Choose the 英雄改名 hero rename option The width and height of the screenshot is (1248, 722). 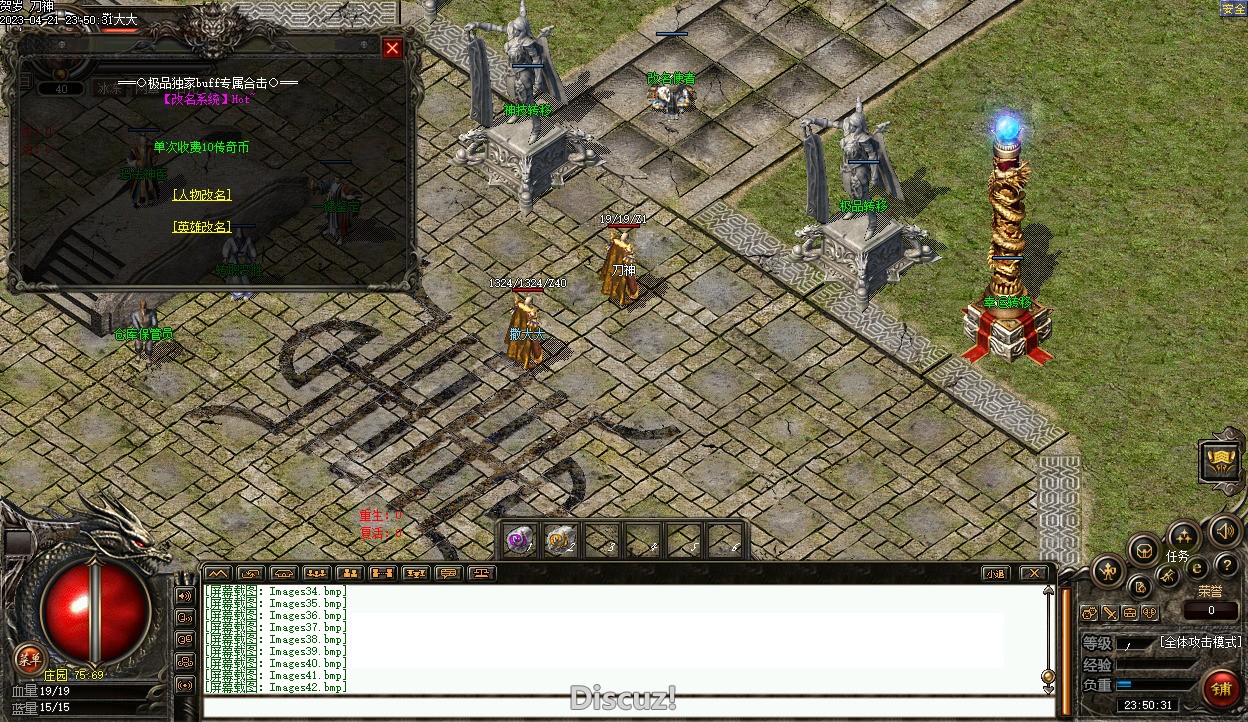(202, 227)
